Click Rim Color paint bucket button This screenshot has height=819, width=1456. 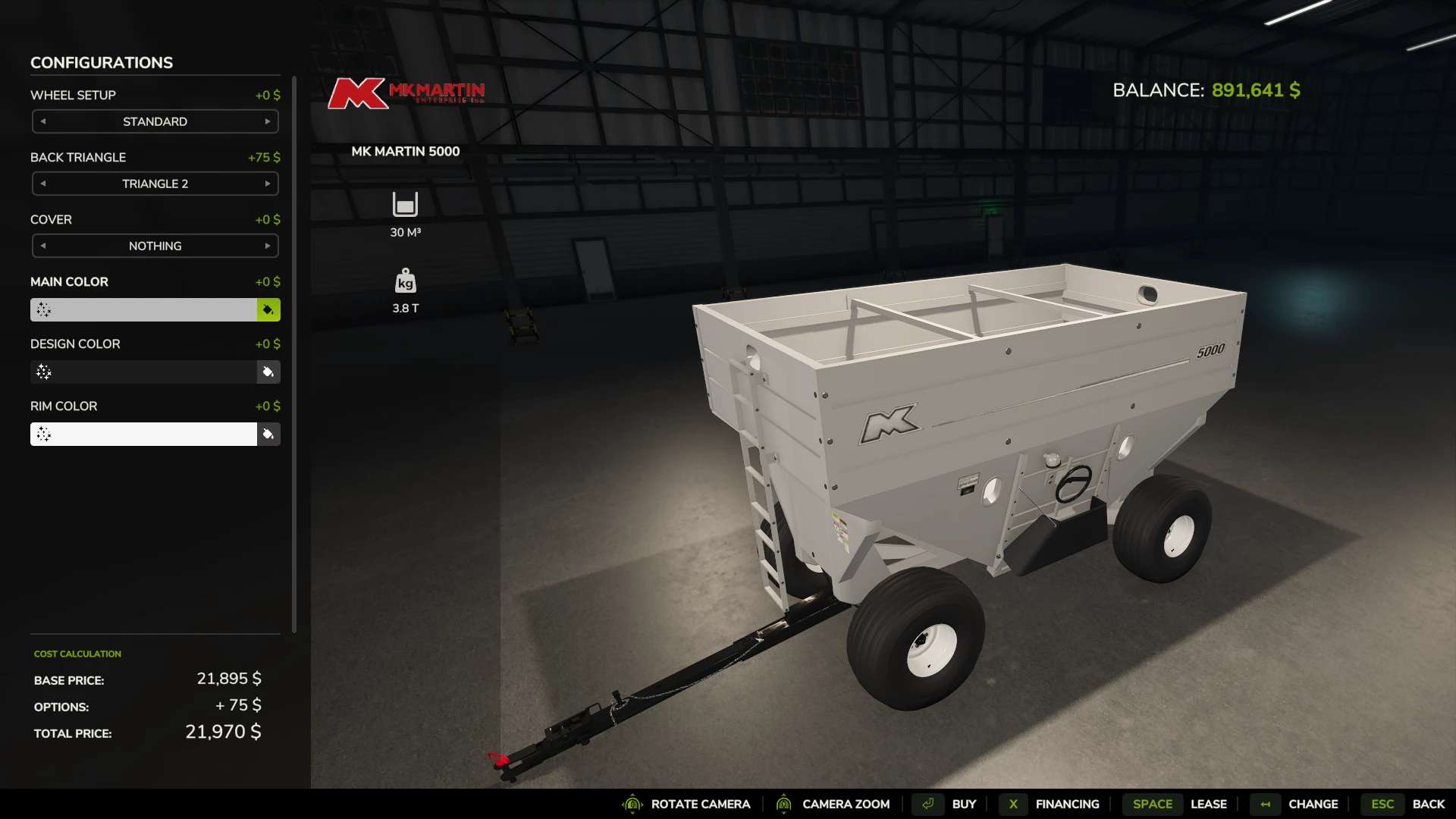coord(268,434)
